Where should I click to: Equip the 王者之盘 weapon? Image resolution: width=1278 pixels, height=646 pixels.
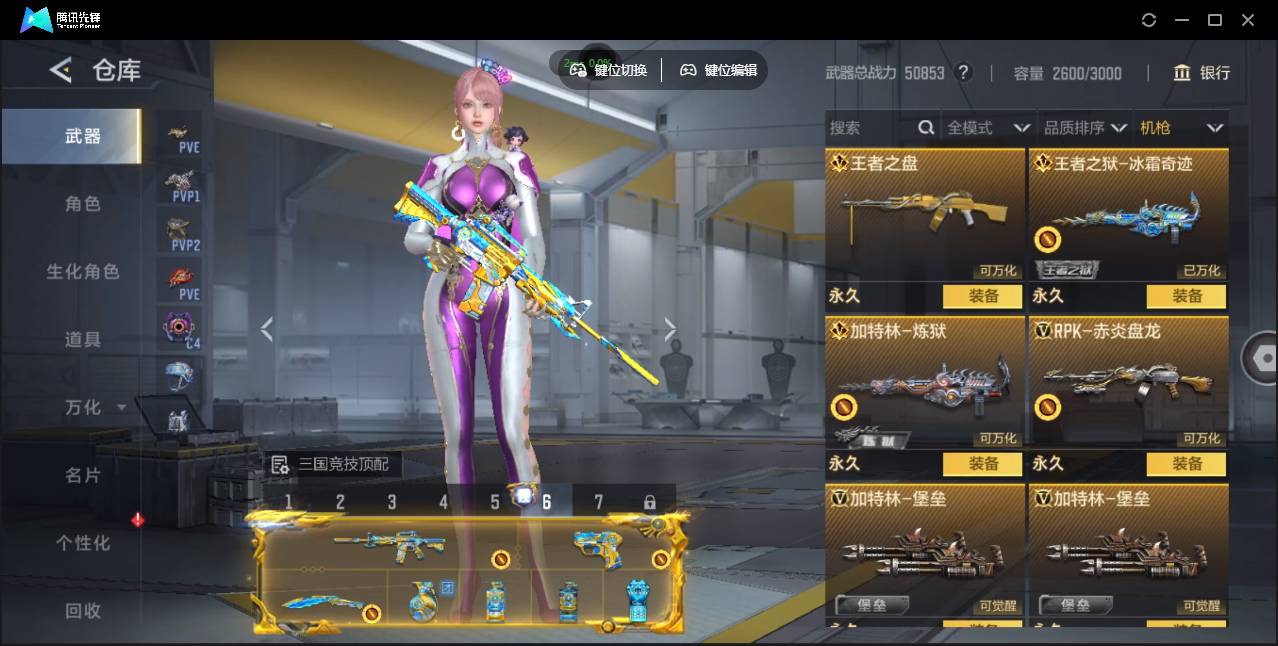pos(983,296)
